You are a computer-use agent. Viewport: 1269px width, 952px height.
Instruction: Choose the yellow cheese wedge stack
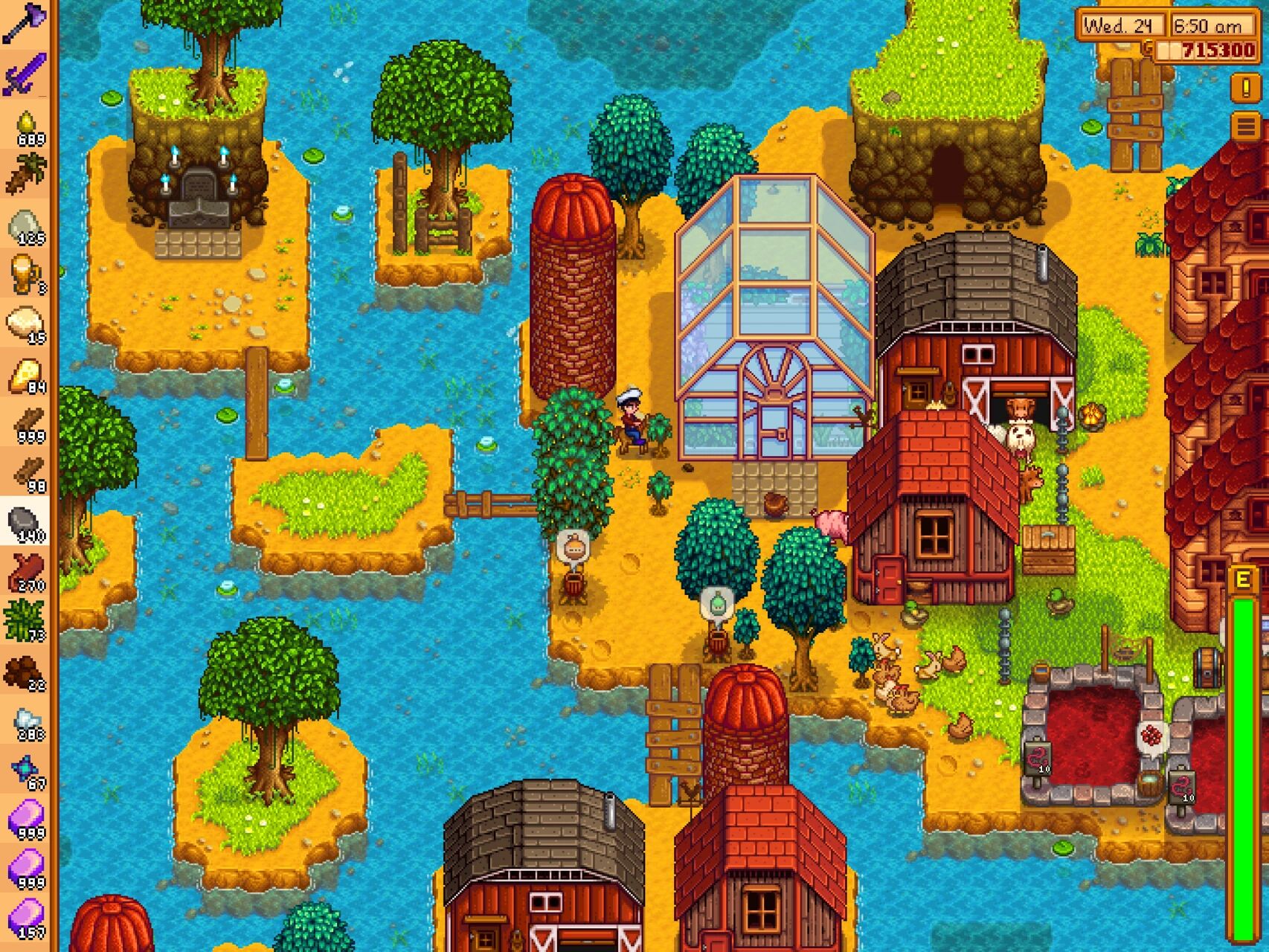[x=25, y=373]
